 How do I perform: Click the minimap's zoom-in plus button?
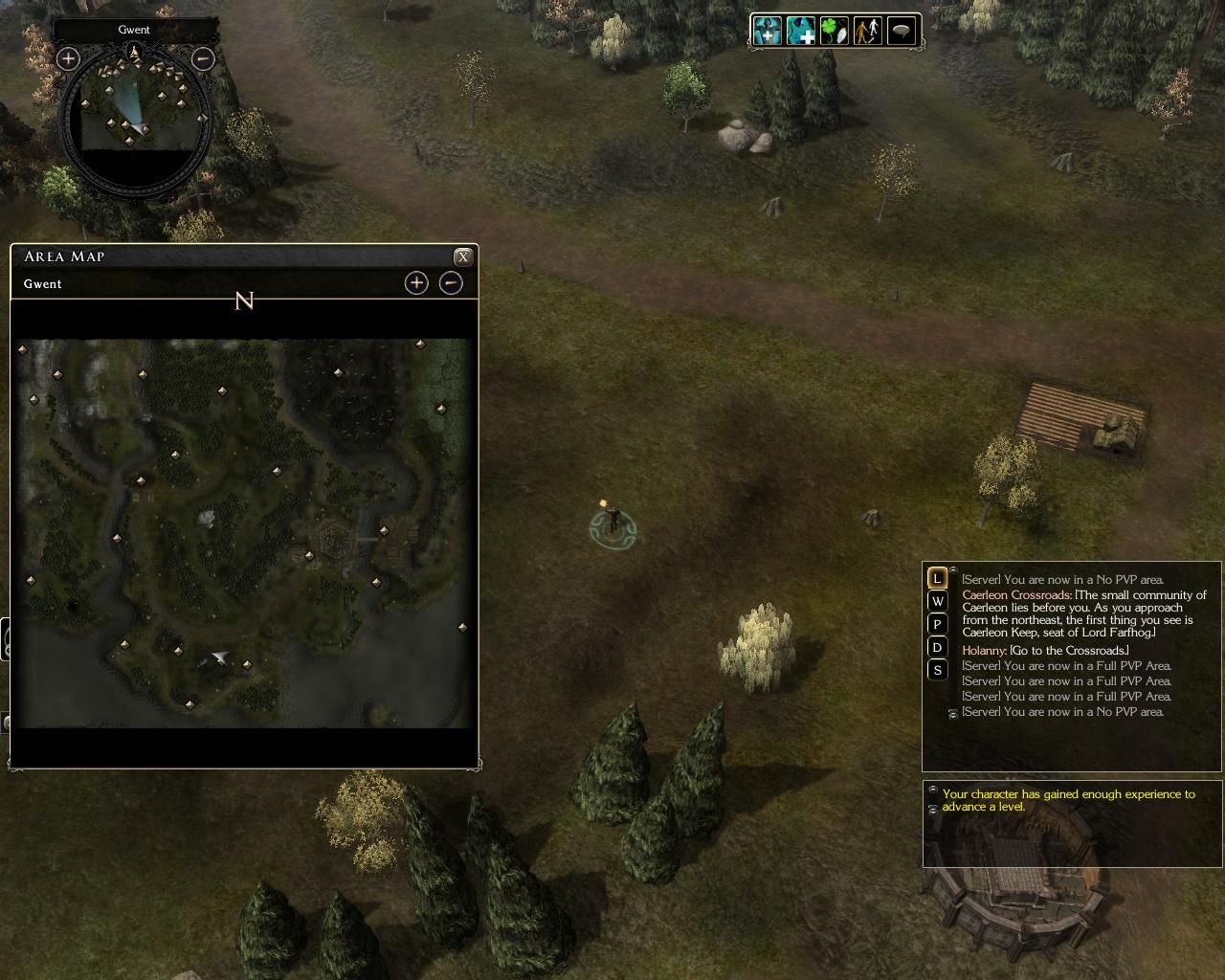click(x=68, y=59)
